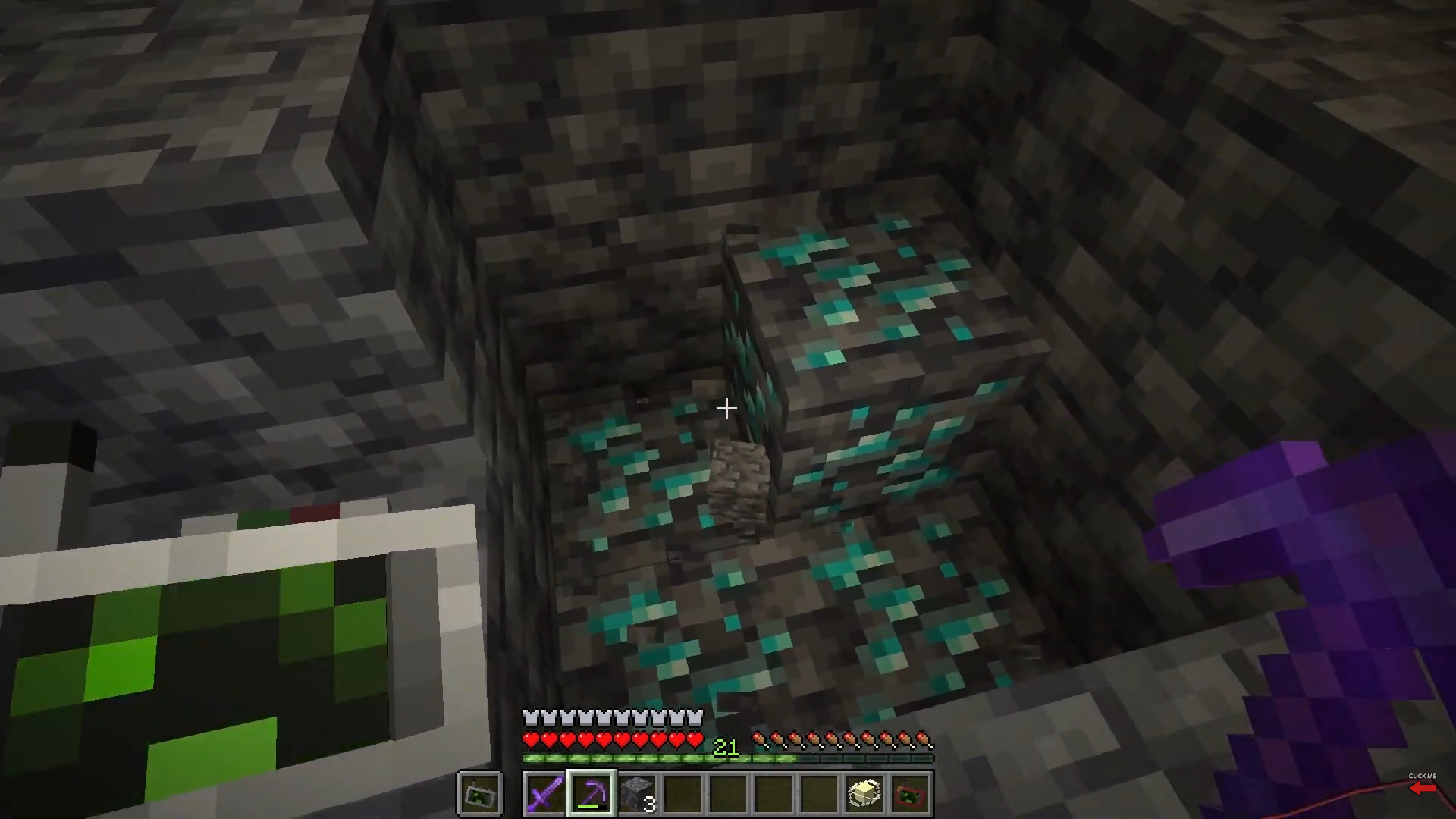
Task: Click the rightmost heart in health bar
Action: [x=696, y=736]
